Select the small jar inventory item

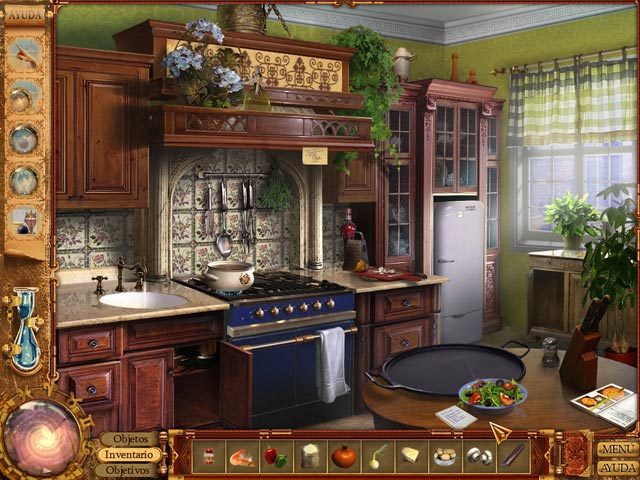pos(209,456)
